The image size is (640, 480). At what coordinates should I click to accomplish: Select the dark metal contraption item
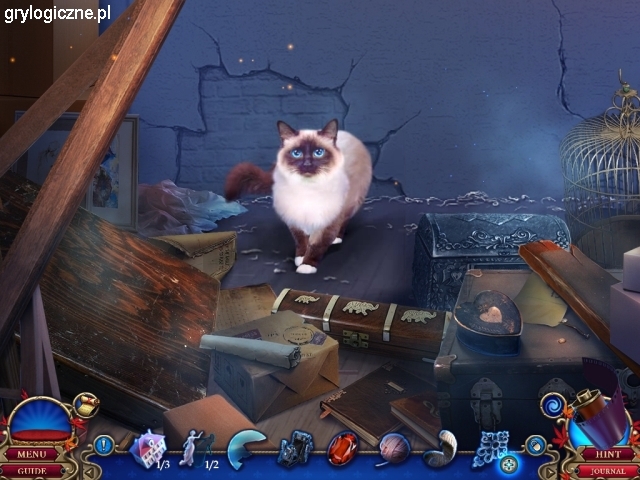296,448
